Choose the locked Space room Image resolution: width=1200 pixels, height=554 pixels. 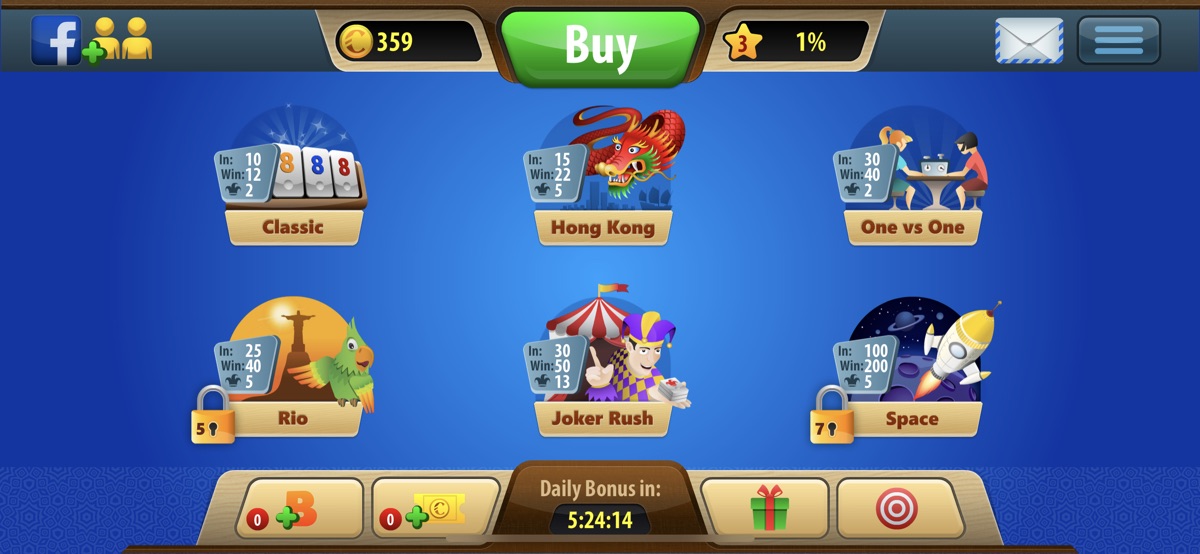point(912,372)
